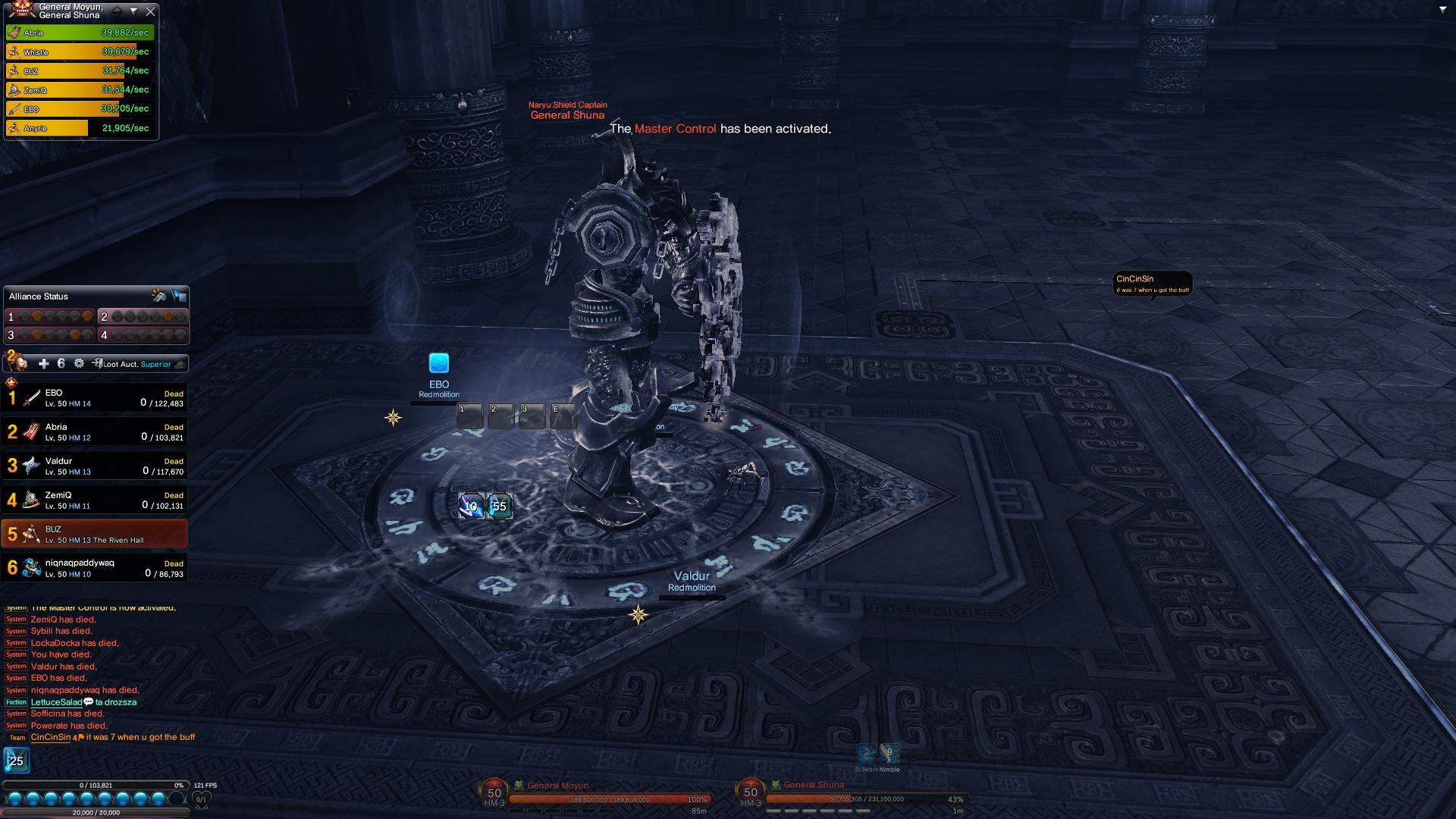This screenshot has width=1456, height=819.
Task: Close the damage meter window
Action: [150, 11]
